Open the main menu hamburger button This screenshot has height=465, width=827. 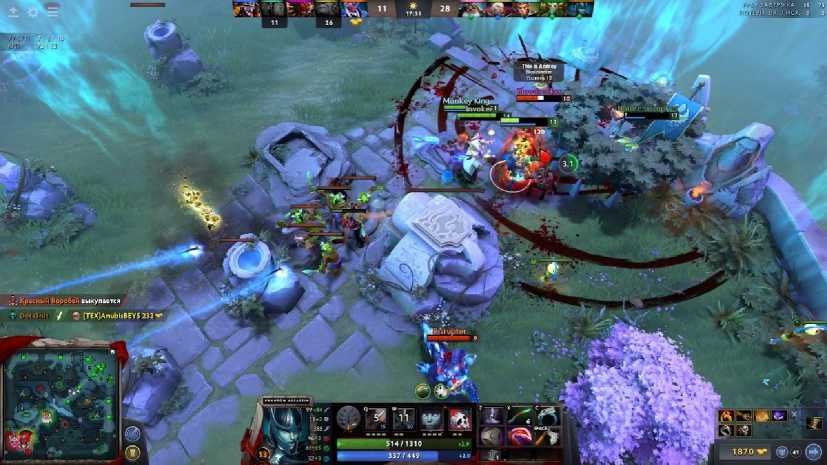point(52,11)
